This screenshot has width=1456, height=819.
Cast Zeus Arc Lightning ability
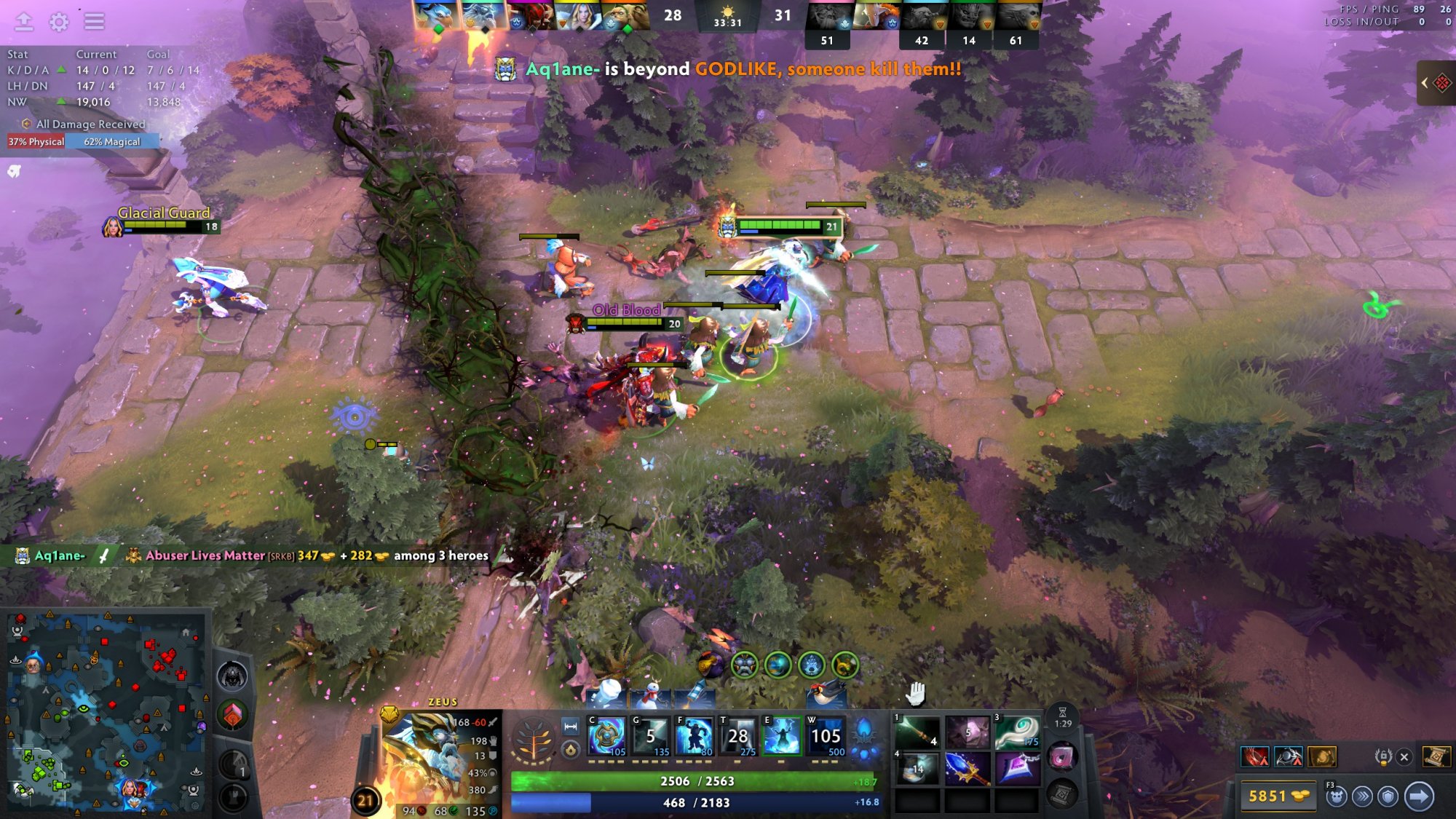606,737
